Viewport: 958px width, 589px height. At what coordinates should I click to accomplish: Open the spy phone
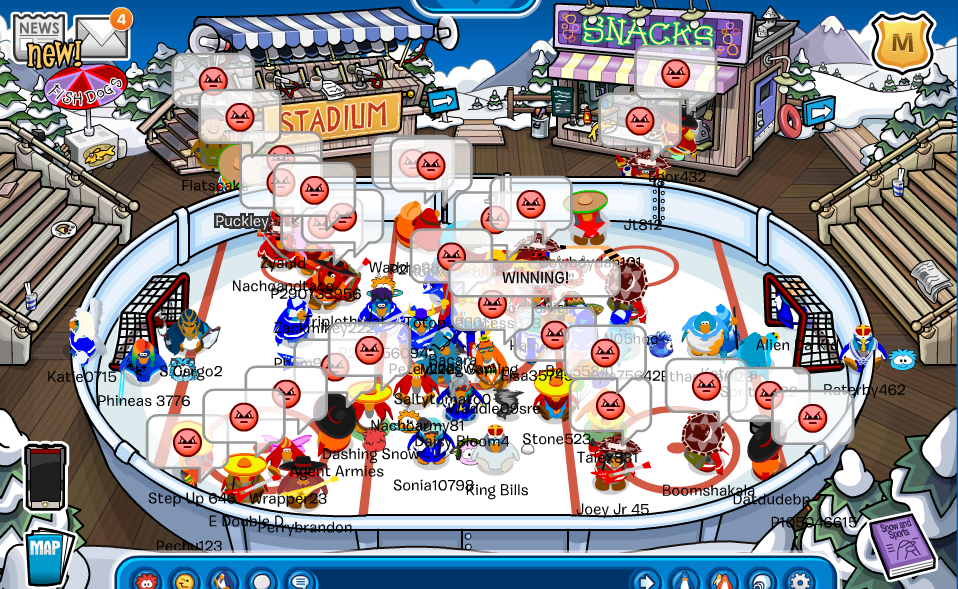click(x=45, y=477)
